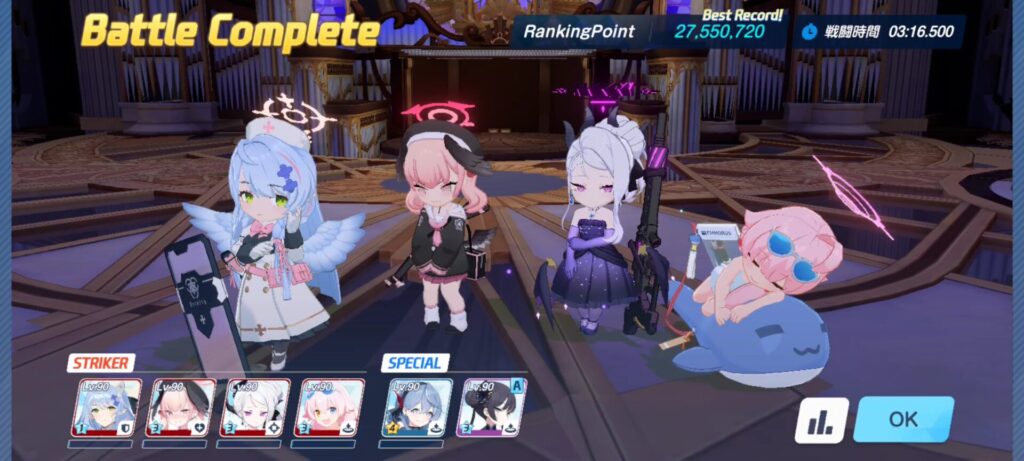Viewport: 1024px width, 461px height.
Task: Select the blue-haired striker portrait with shield icon
Action: pyautogui.click(x=105, y=408)
